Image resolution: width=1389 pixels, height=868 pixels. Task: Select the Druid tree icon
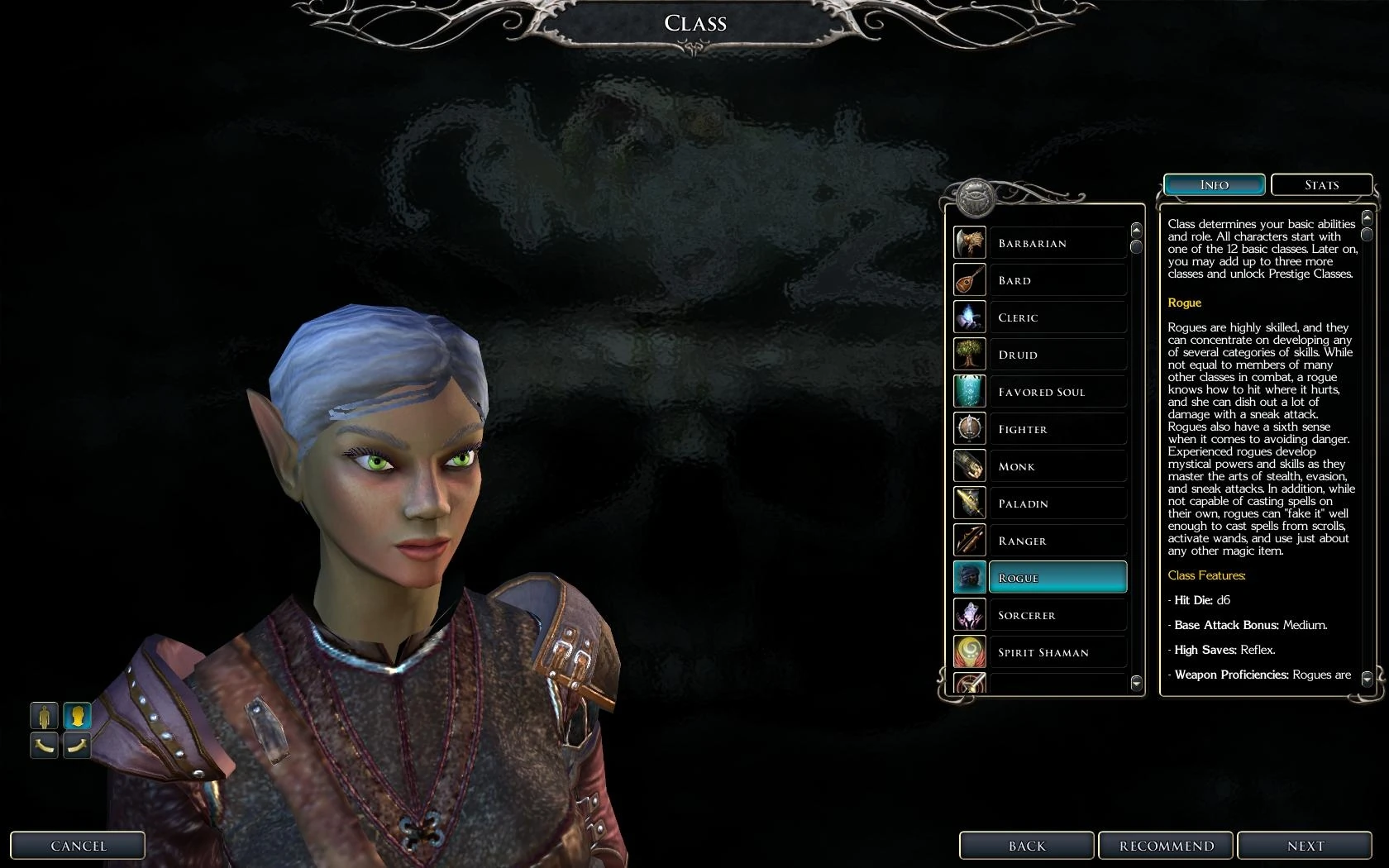(x=969, y=354)
